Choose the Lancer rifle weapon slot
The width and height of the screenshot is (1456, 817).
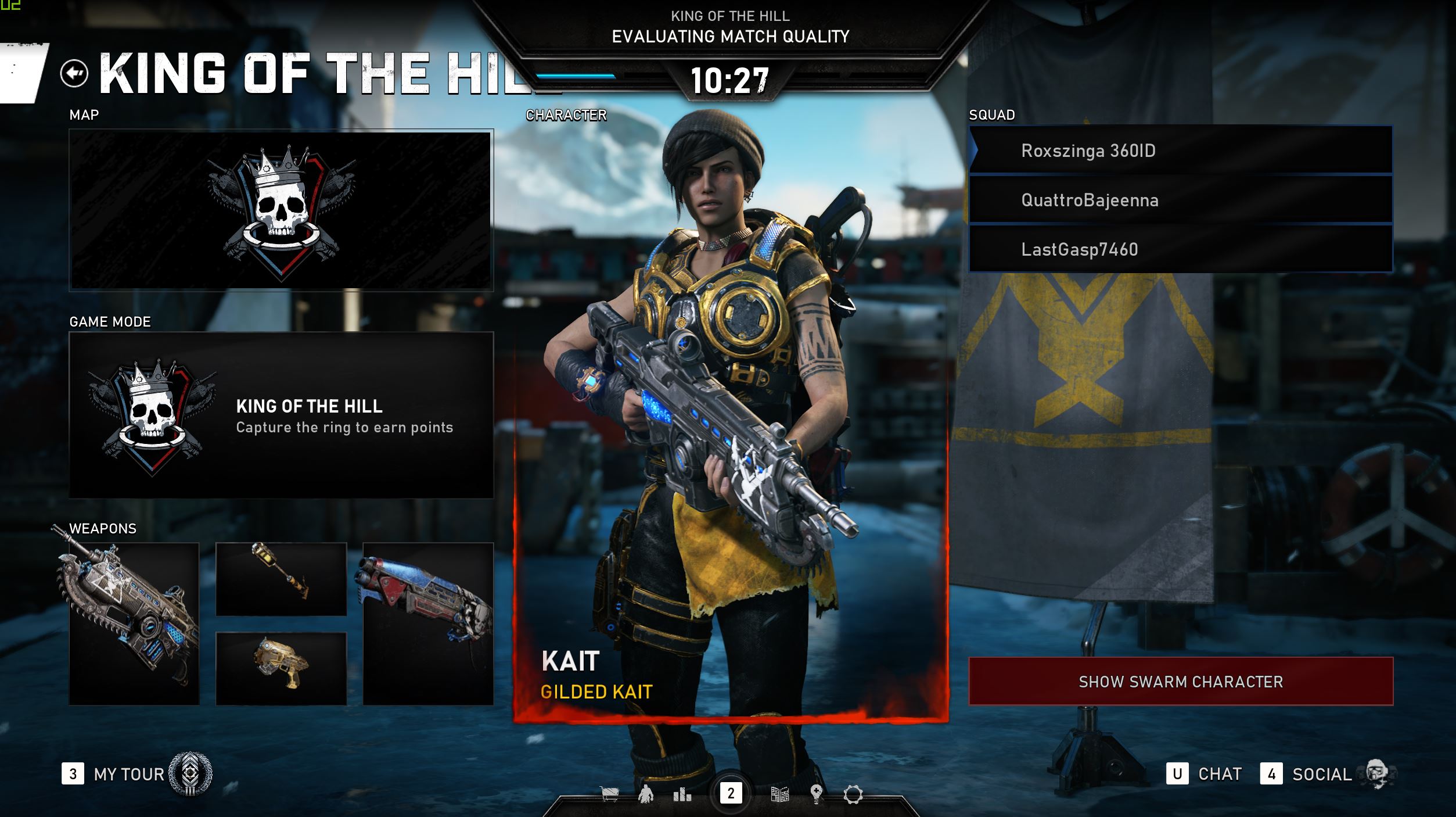134,623
